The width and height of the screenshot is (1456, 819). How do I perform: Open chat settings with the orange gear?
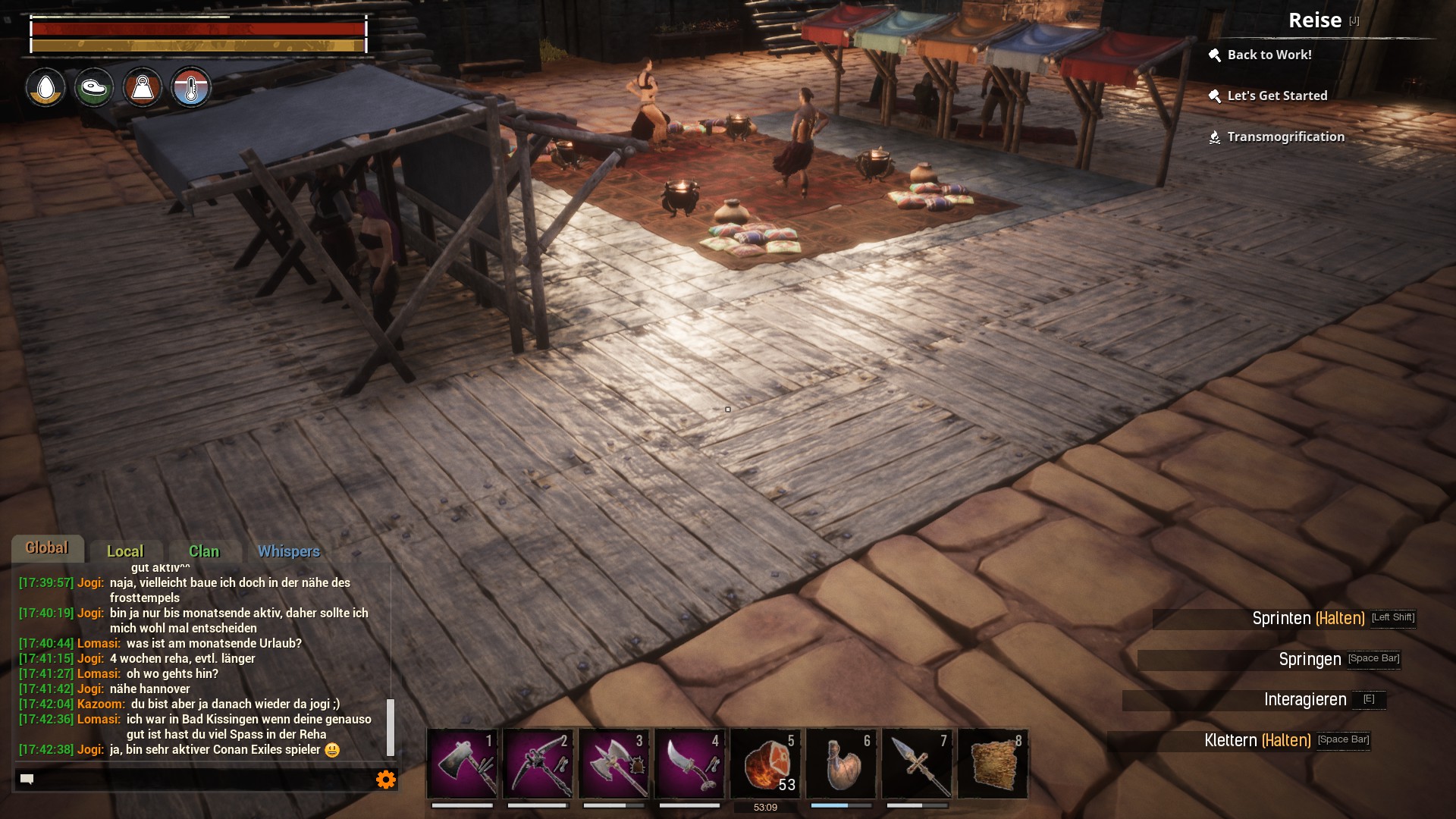pos(386,780)
